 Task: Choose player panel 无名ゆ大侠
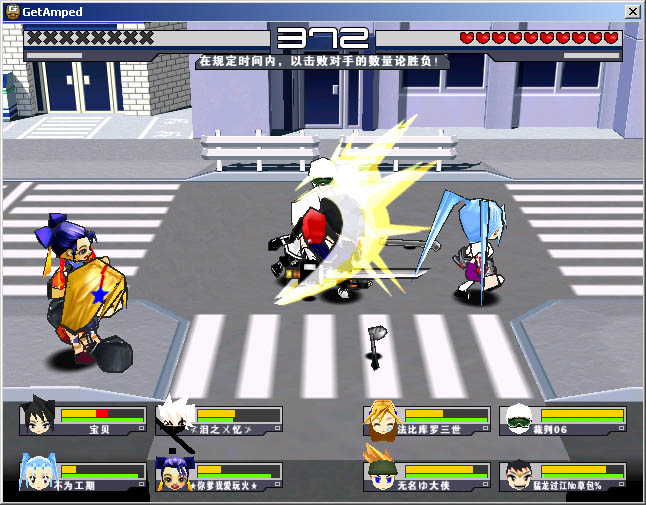tap(427, 476)
